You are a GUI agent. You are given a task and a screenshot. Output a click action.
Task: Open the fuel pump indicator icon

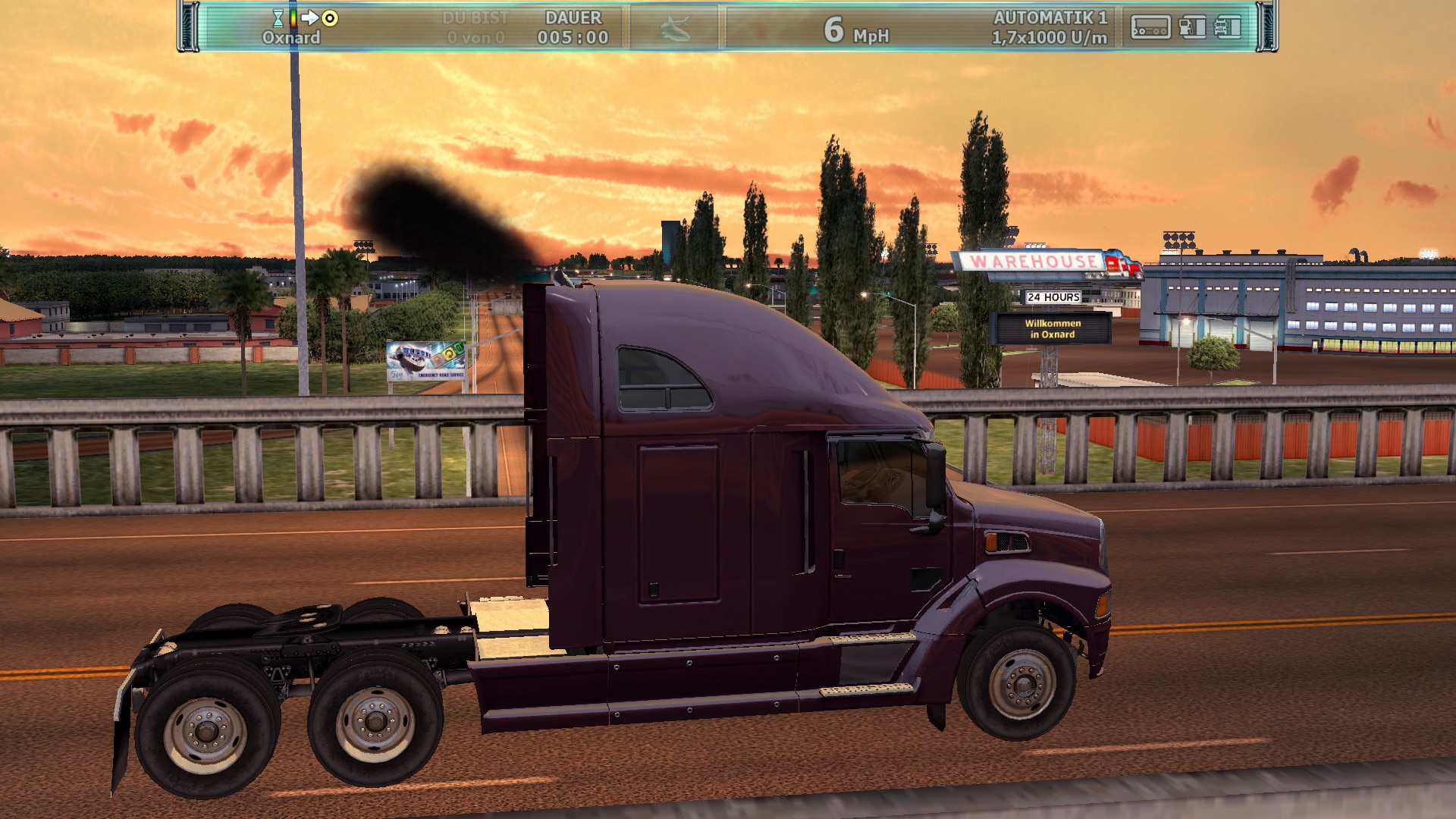click(x=1192, y=28)
